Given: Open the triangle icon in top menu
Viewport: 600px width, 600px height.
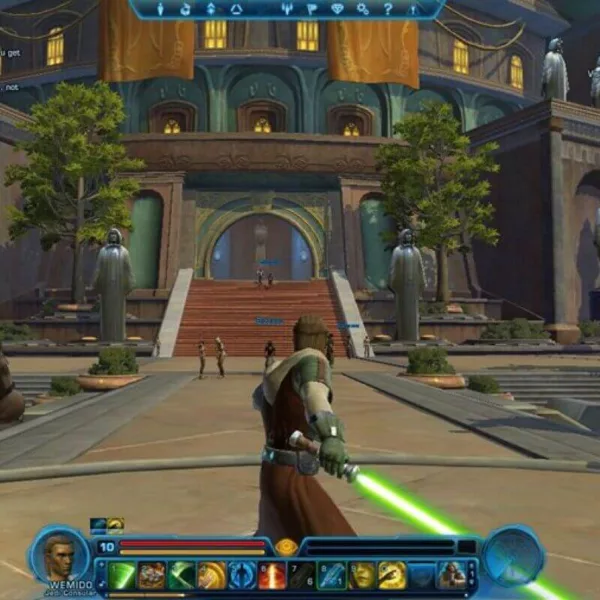Looking at the screenshot, I should [x=236, y=9].
